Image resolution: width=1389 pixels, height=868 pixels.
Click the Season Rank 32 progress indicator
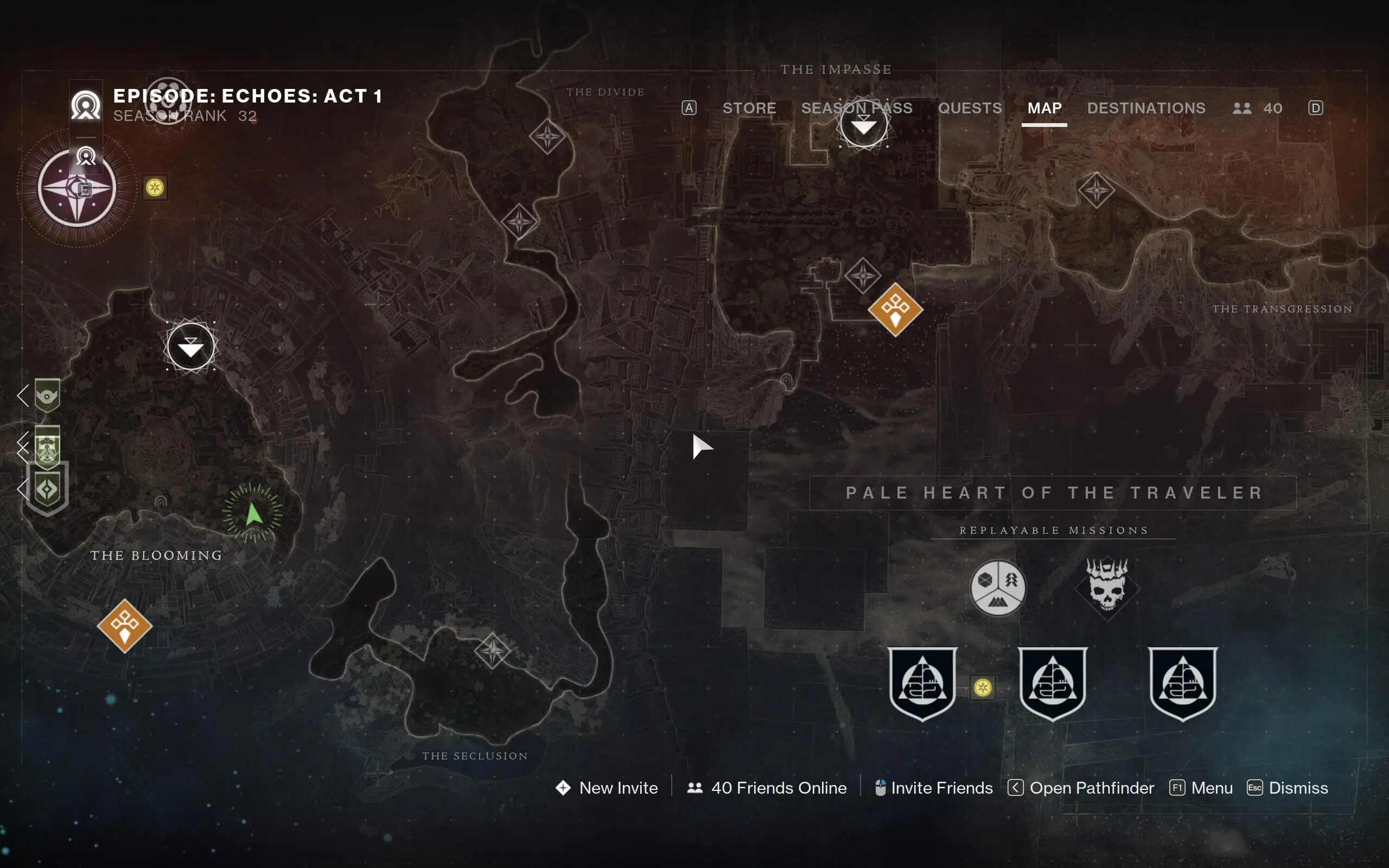[x=184, y=116]
